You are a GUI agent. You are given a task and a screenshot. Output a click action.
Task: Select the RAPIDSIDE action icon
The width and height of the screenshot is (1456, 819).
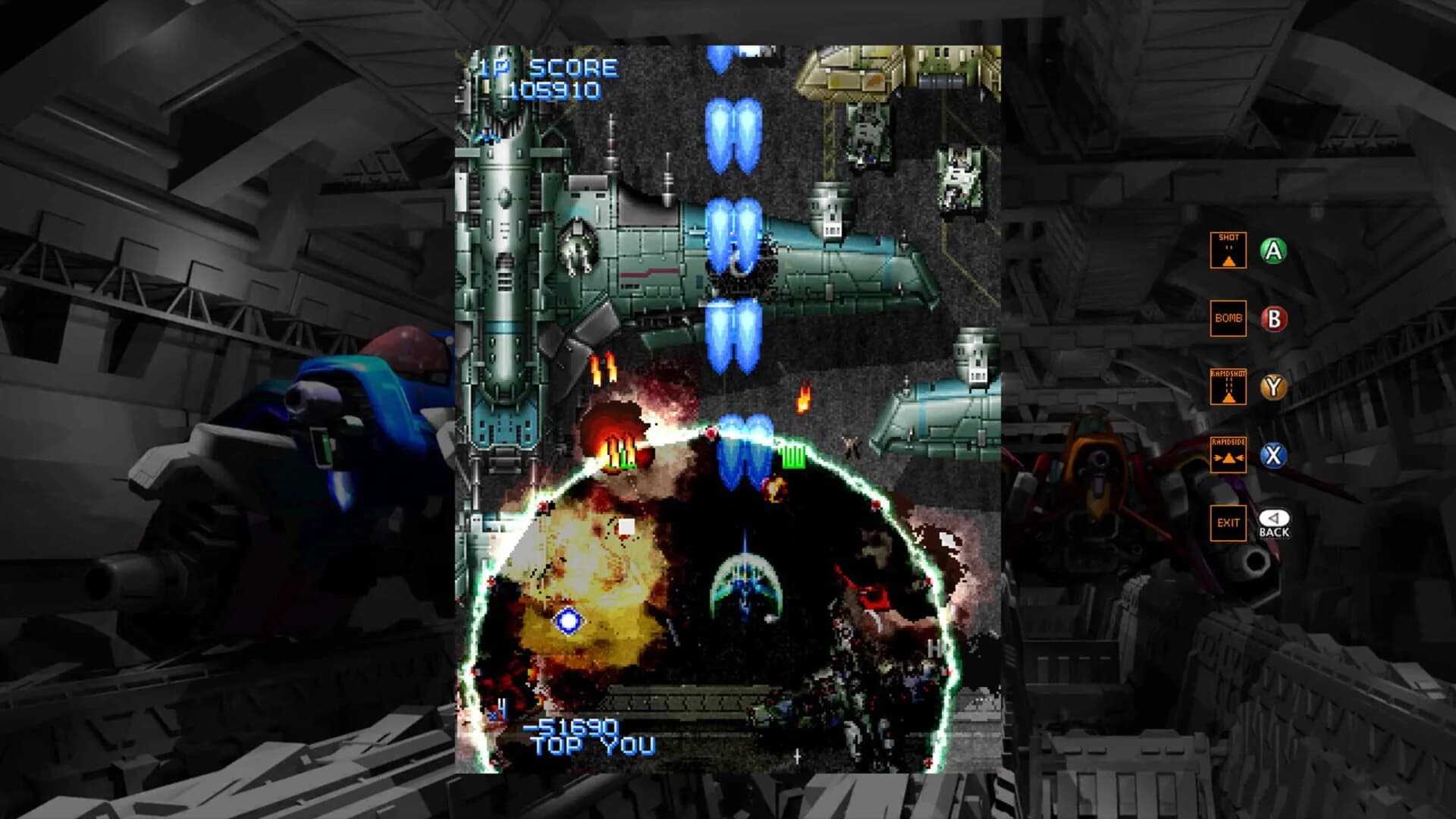(1228, 455)
